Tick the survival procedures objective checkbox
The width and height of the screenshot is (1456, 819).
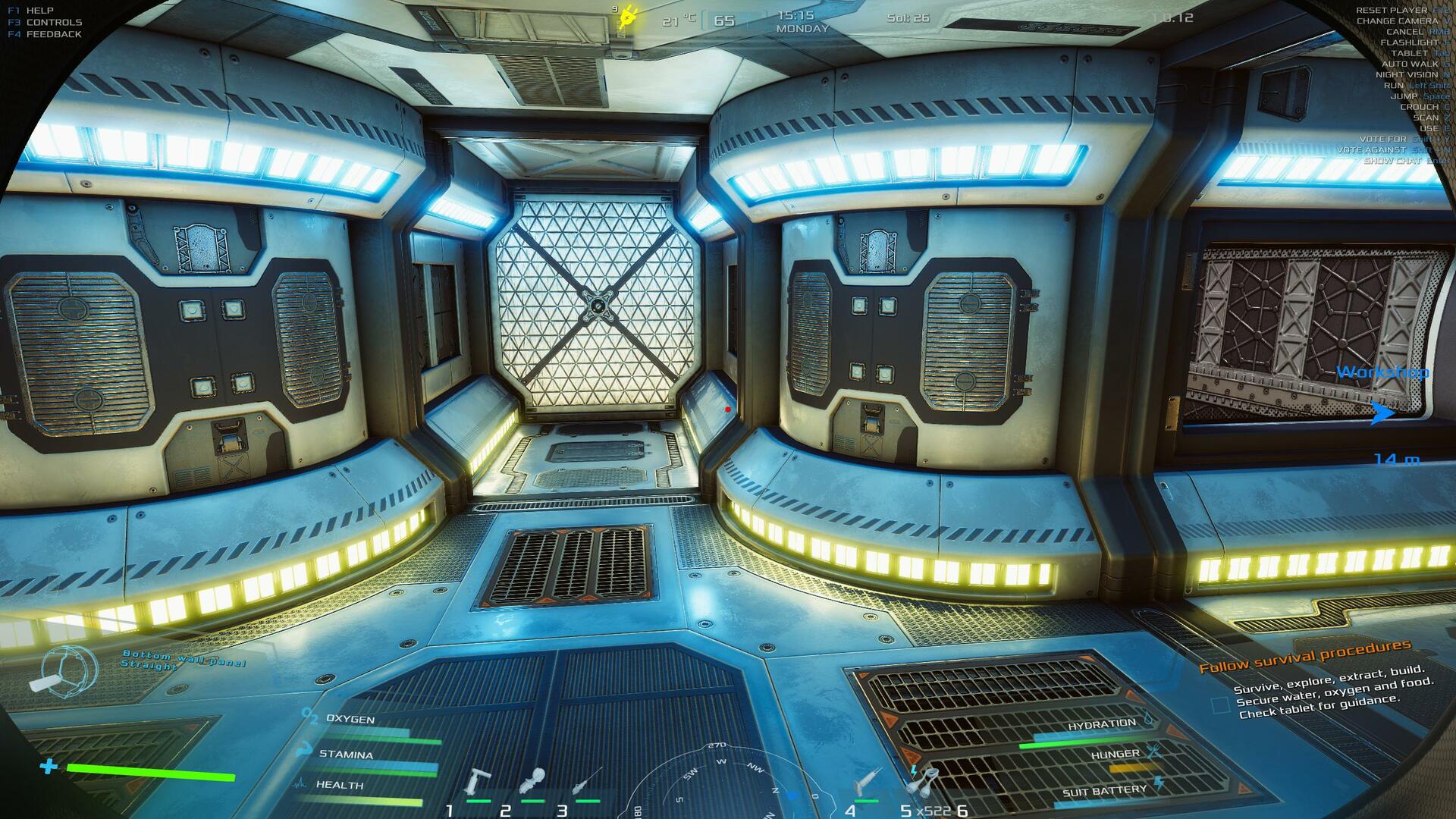click(1220, 706)
